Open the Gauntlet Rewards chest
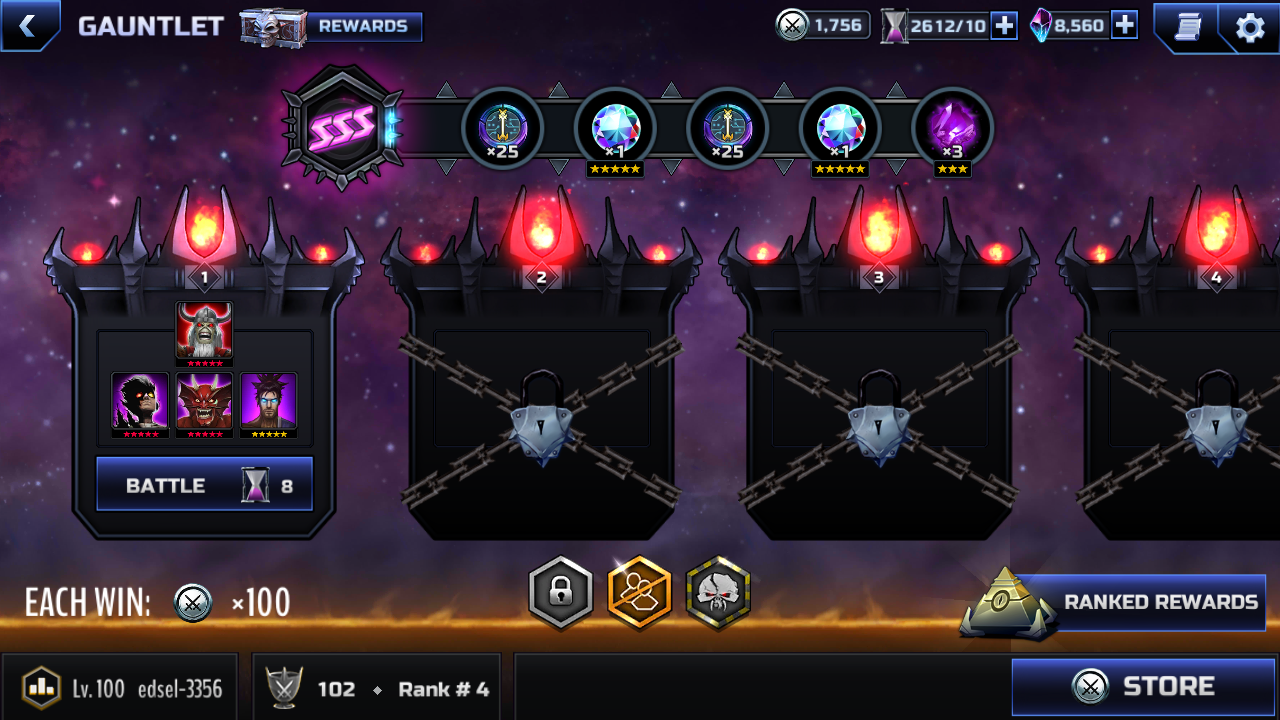 pyautogui.click(x=332, y=27)
